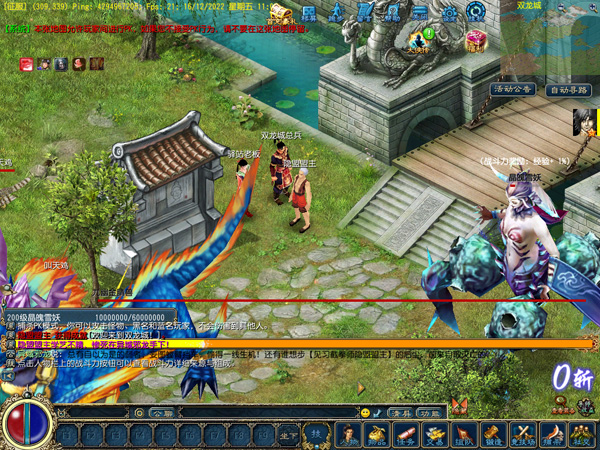The width and height of the screenshot is (600, 450).
Task: Open the 活动公告 event announcements
Action: coord(513,89)
